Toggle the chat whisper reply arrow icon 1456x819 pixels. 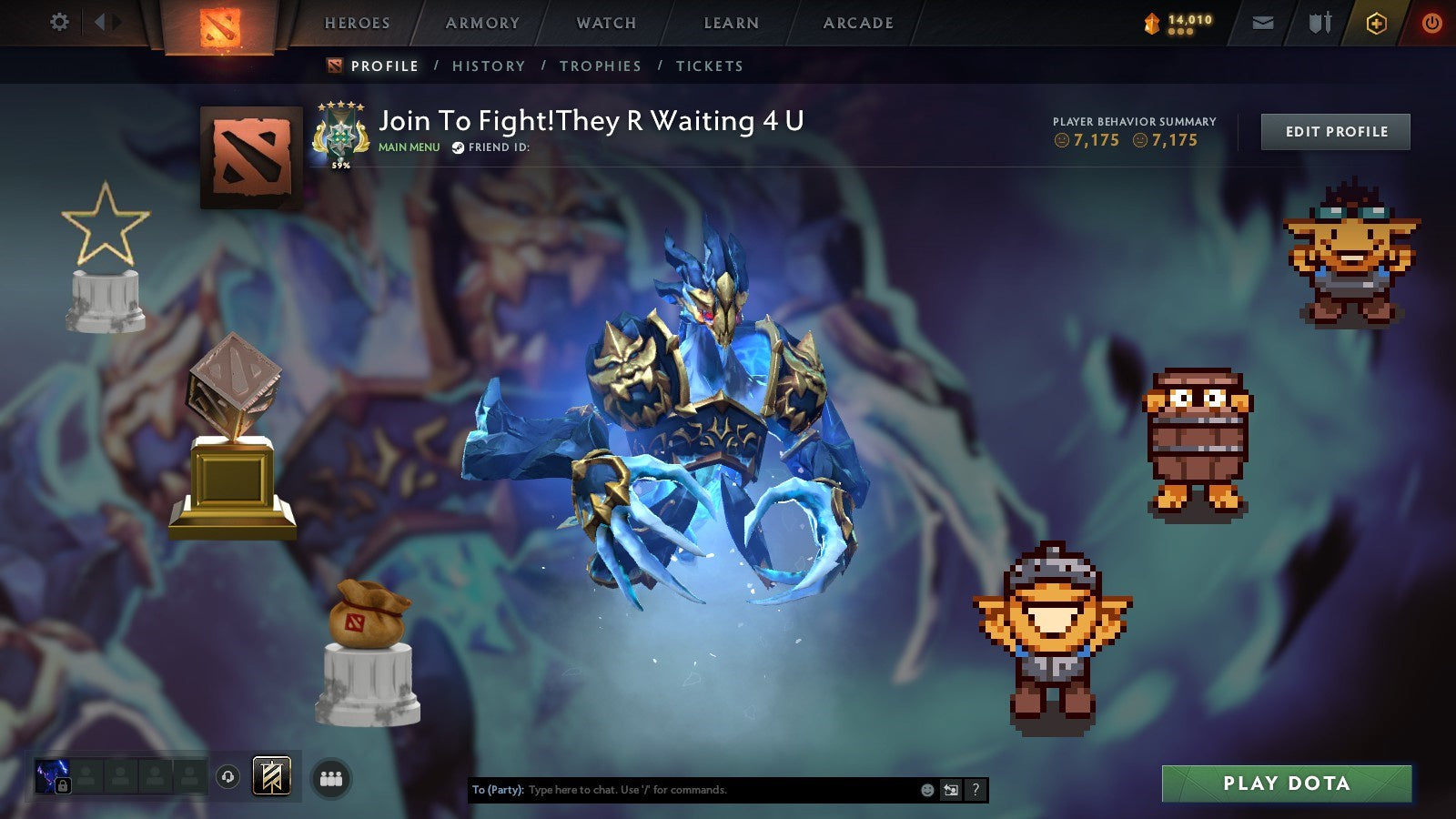pyautogui.click(x=951, y=789)
